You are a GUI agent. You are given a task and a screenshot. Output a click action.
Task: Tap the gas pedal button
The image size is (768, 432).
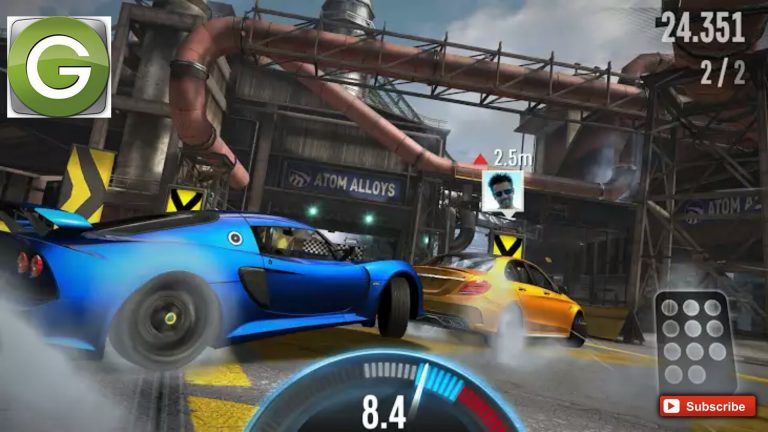pos(694,343)
